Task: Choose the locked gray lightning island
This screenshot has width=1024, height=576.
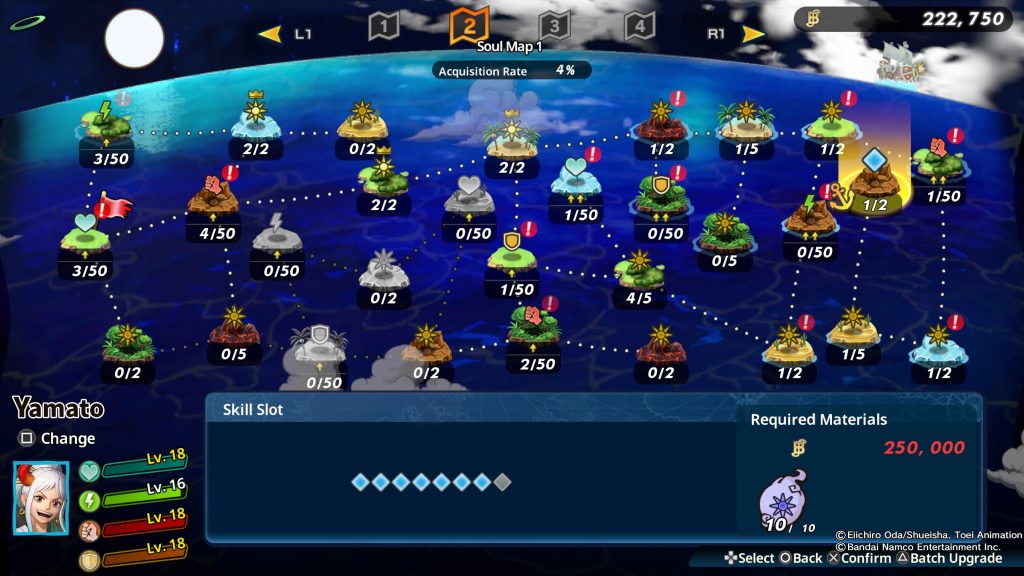Action: 276,236
